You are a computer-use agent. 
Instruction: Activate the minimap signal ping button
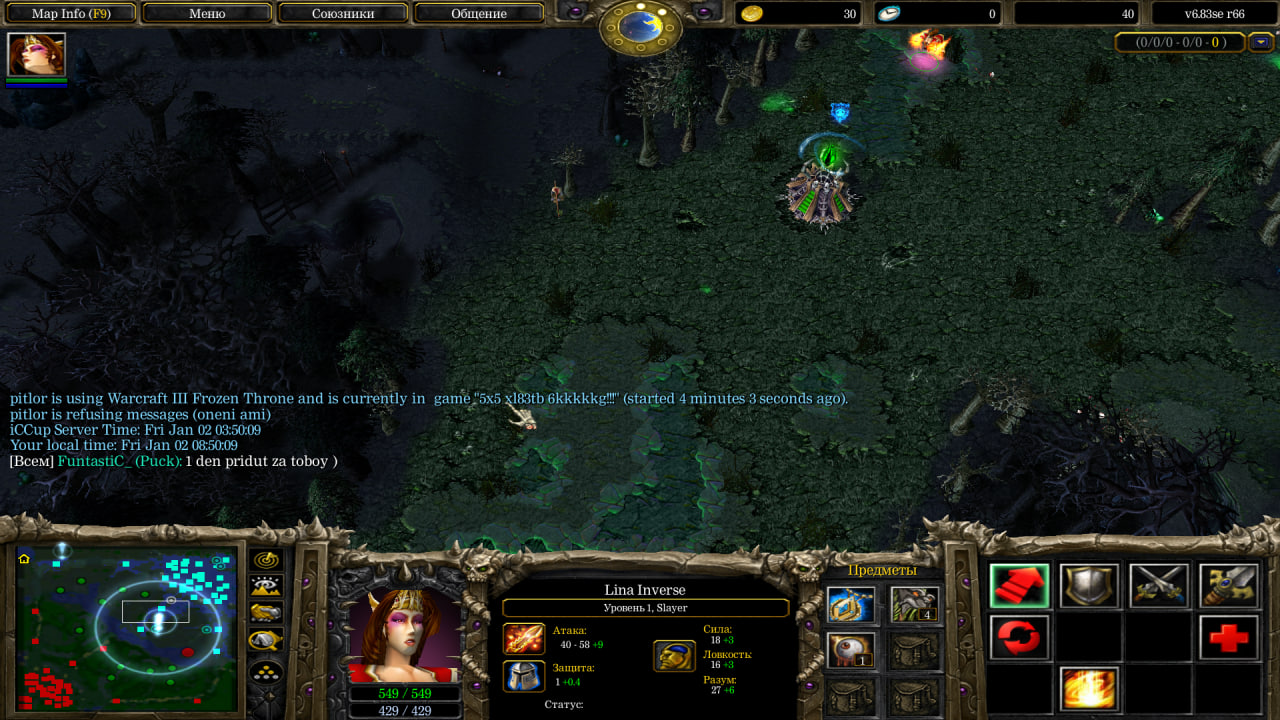(266, 561)
